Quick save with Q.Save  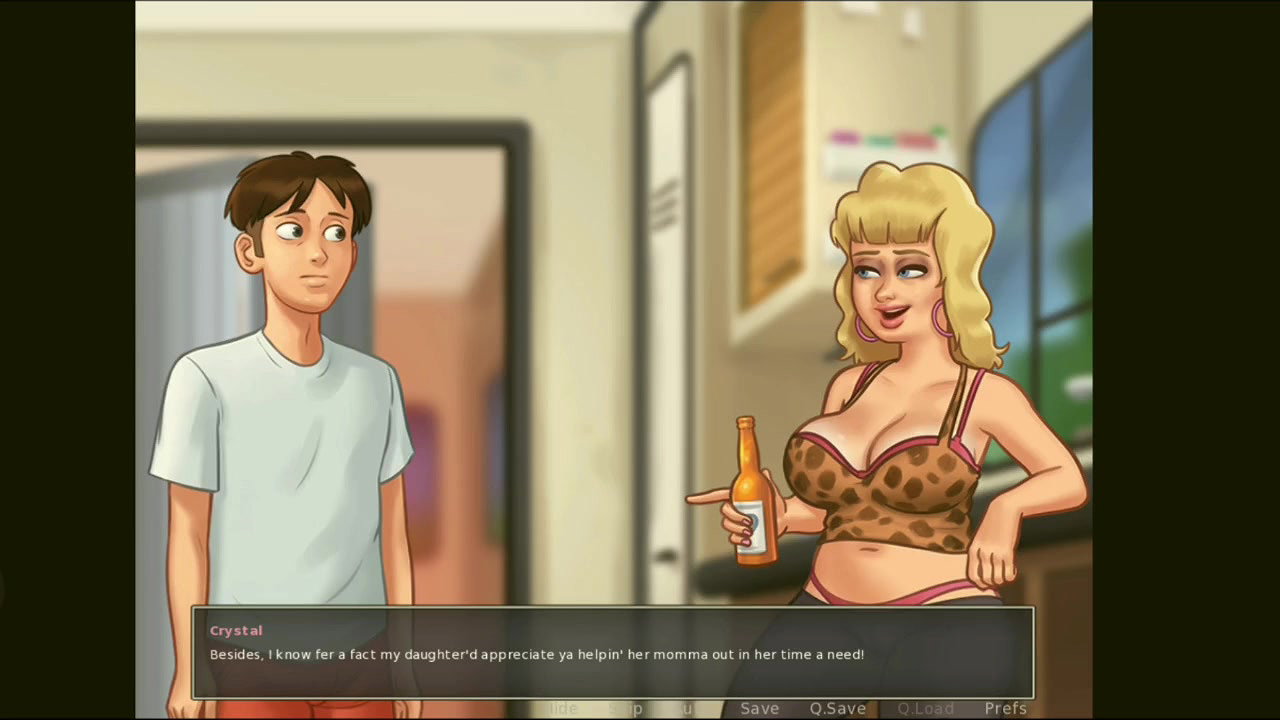coord(838,708)
